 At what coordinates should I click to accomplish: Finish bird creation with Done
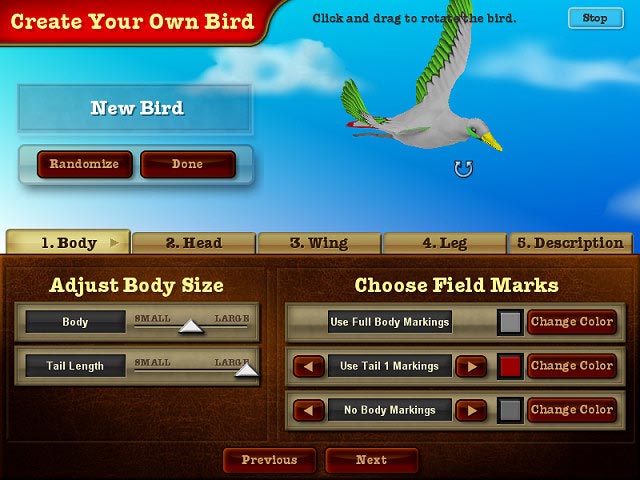187,164
